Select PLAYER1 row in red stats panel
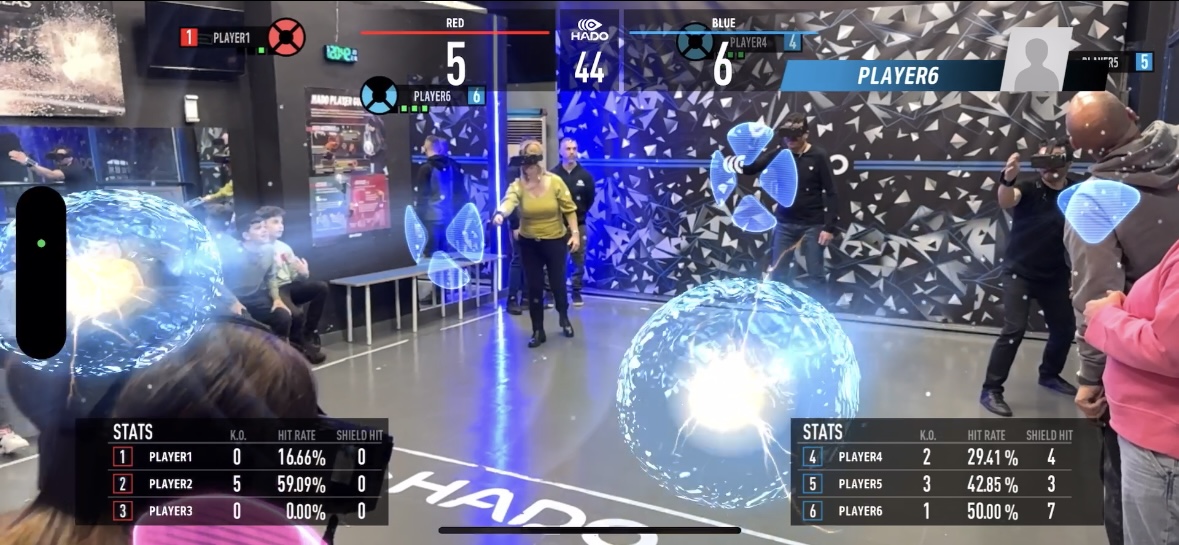 coord(240,457)
